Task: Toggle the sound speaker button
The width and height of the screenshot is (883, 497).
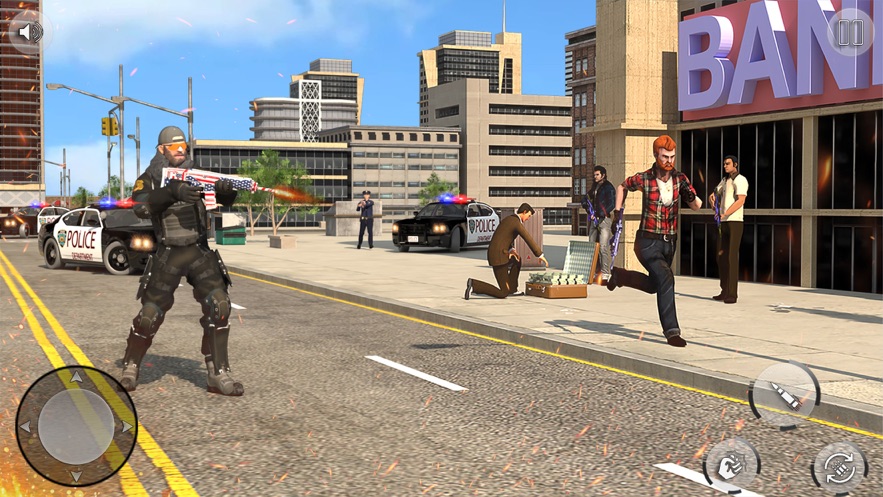Action: (x=30, y=32)
